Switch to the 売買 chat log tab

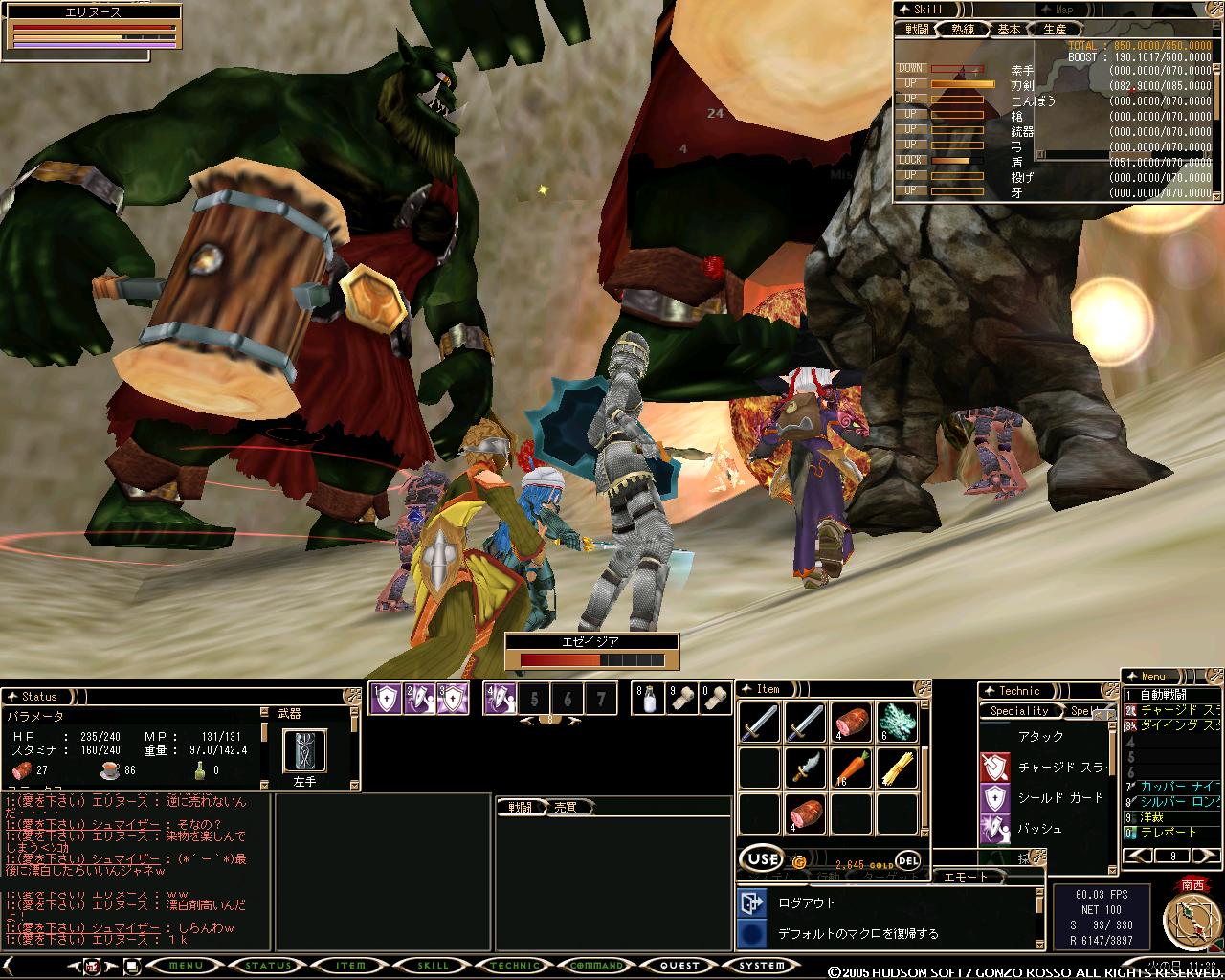coord(566,808)
